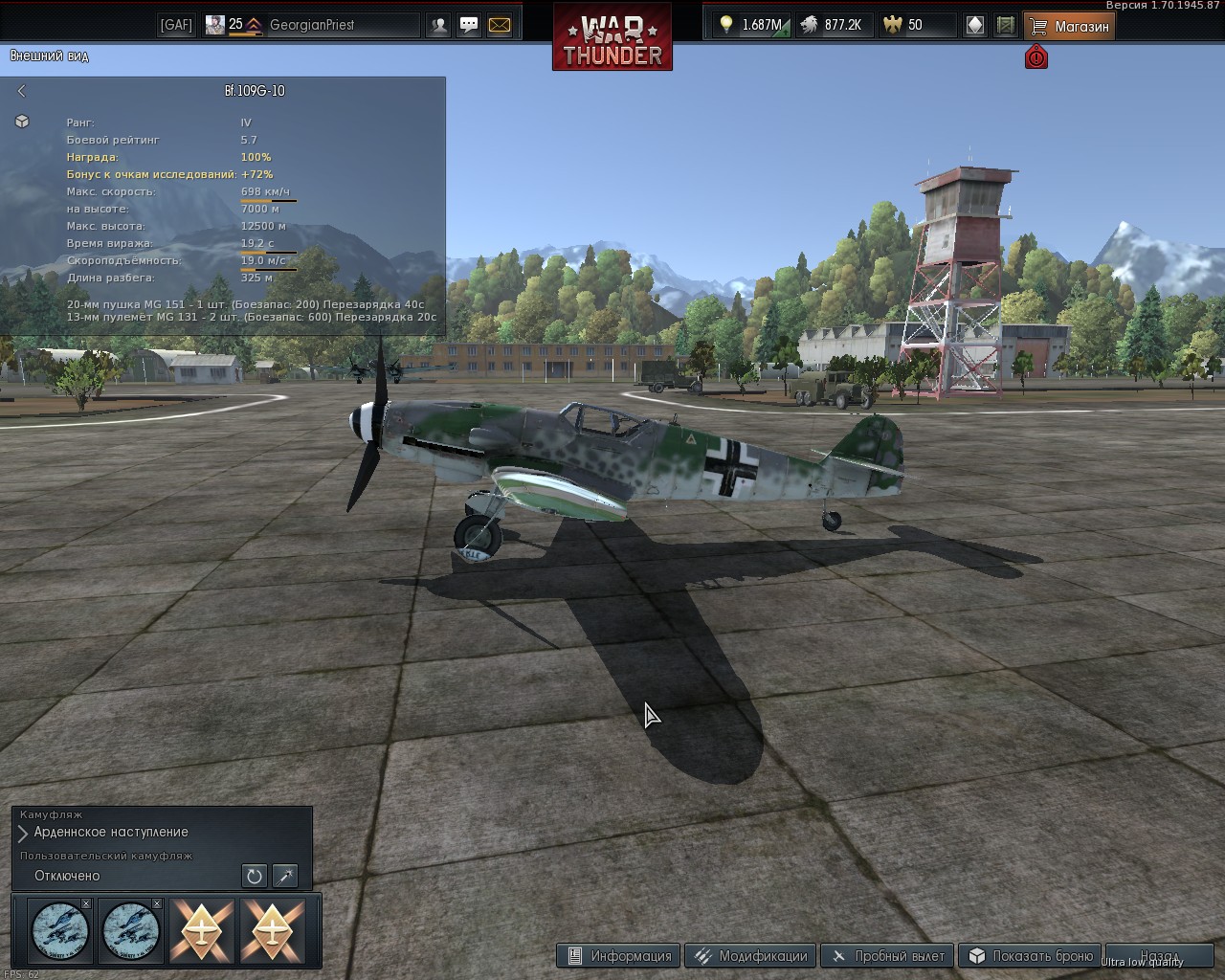Open the Магазин shop
Viewport: 1225px width, 980px height.
1069,26
